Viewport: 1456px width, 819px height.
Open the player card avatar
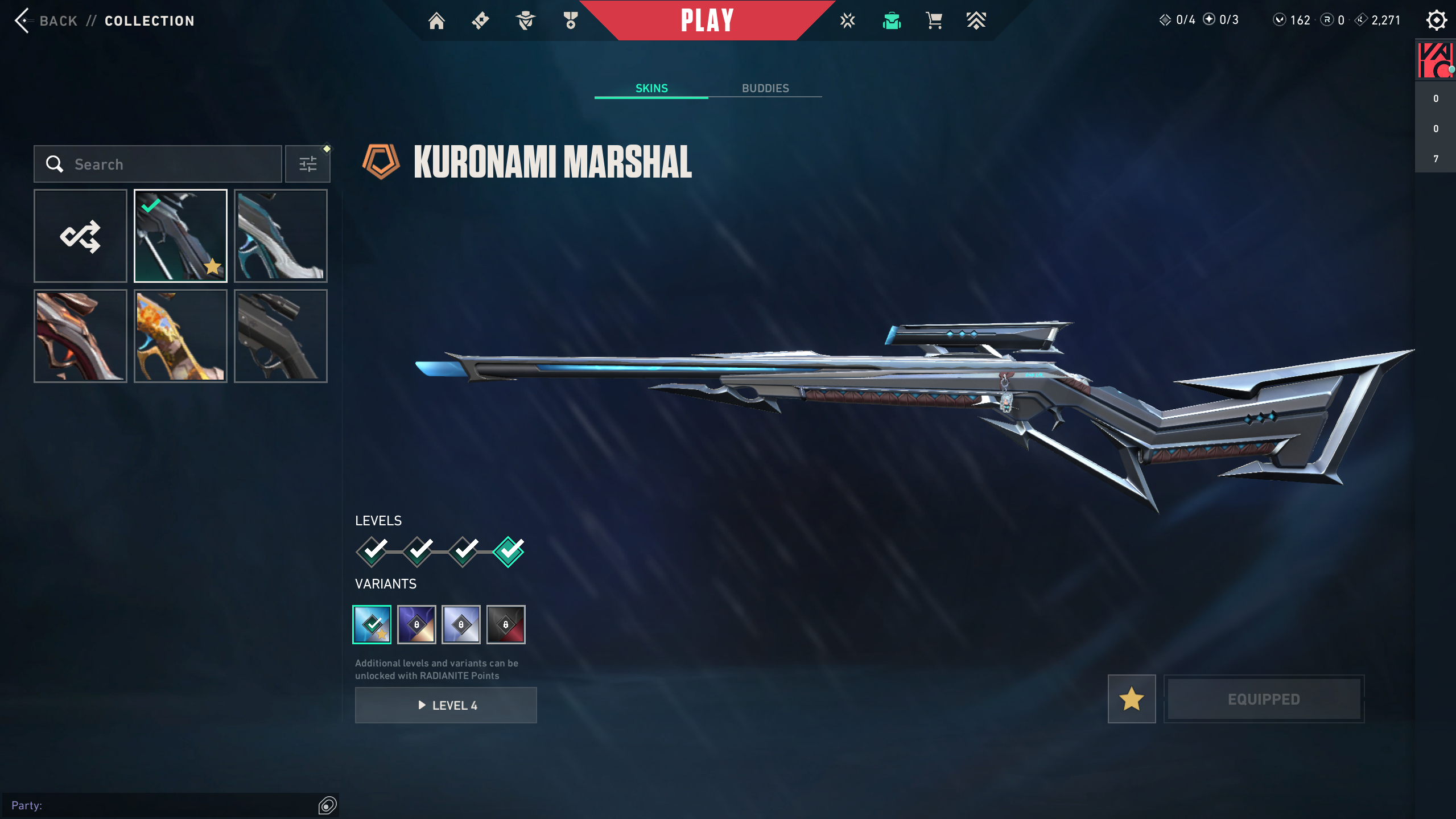1435,60
